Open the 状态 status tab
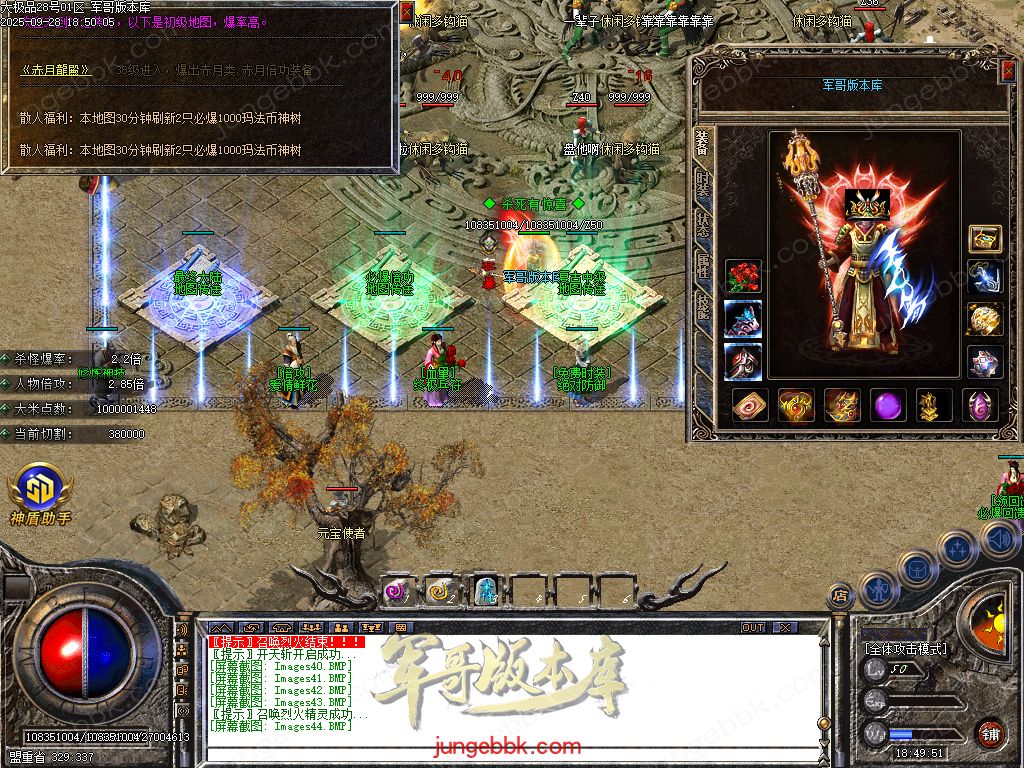 click(703, 222)
